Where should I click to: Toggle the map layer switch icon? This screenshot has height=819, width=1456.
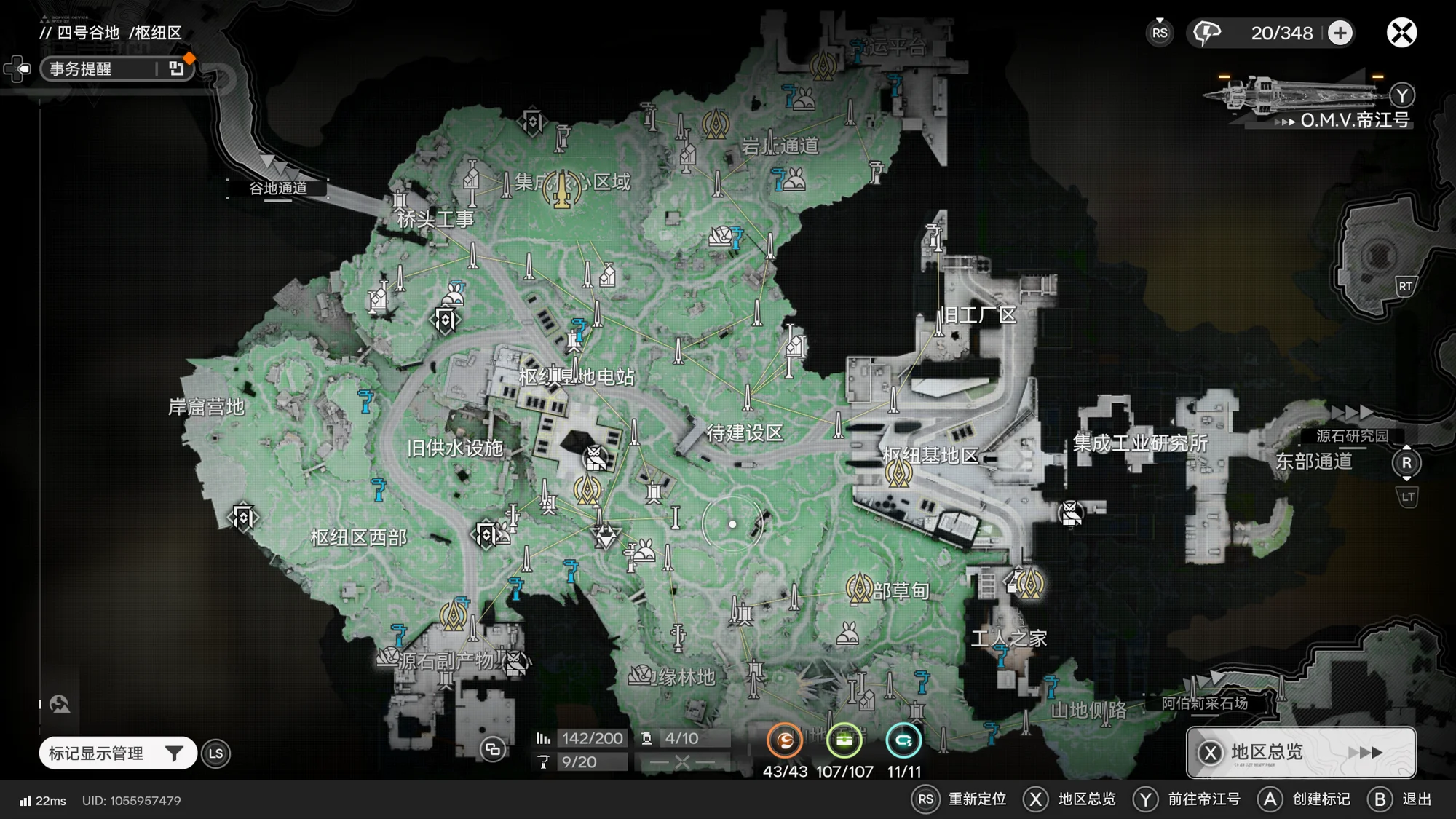pos(493,749)
